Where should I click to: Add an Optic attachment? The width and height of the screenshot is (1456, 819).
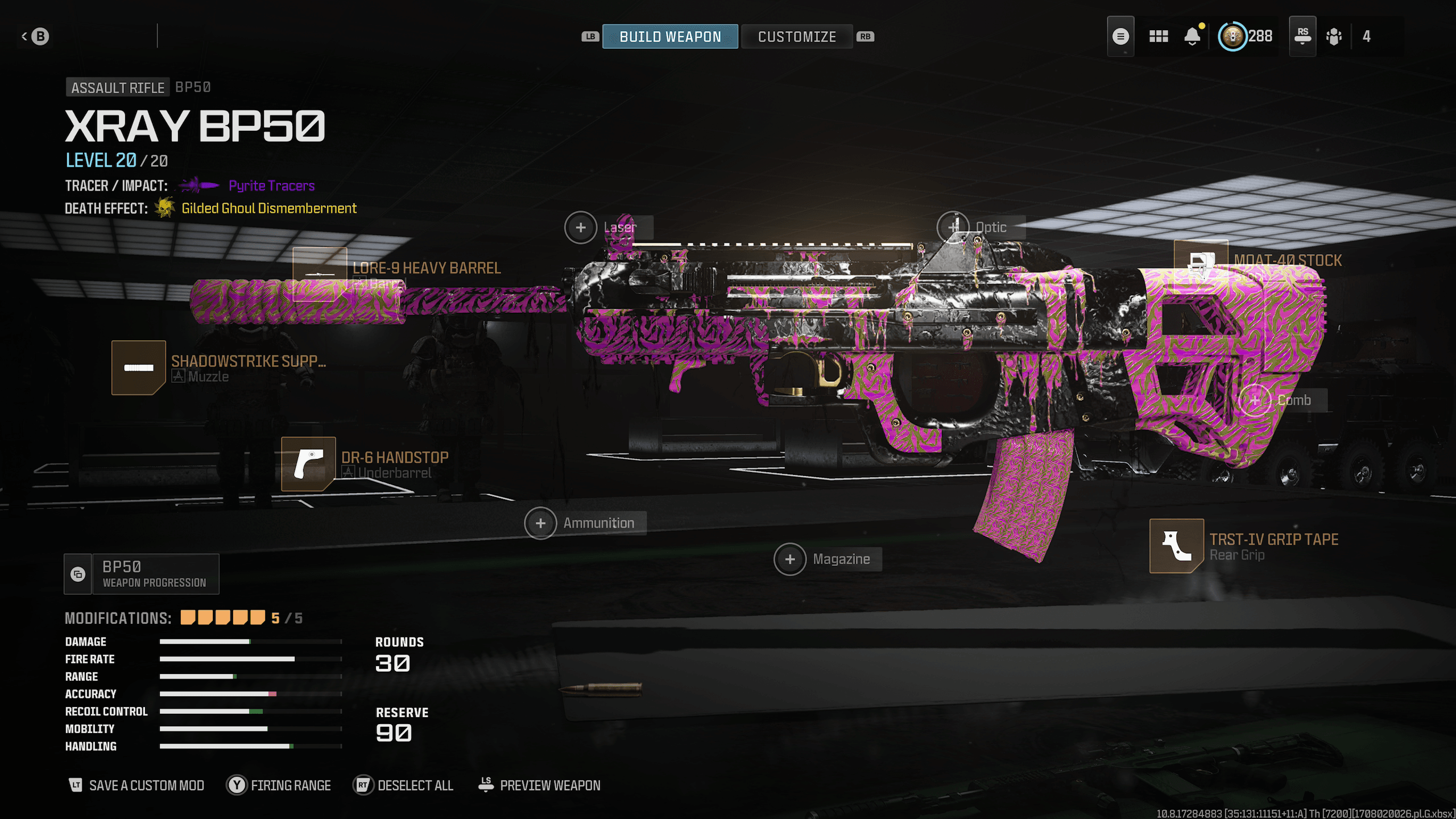coord(953,227)
